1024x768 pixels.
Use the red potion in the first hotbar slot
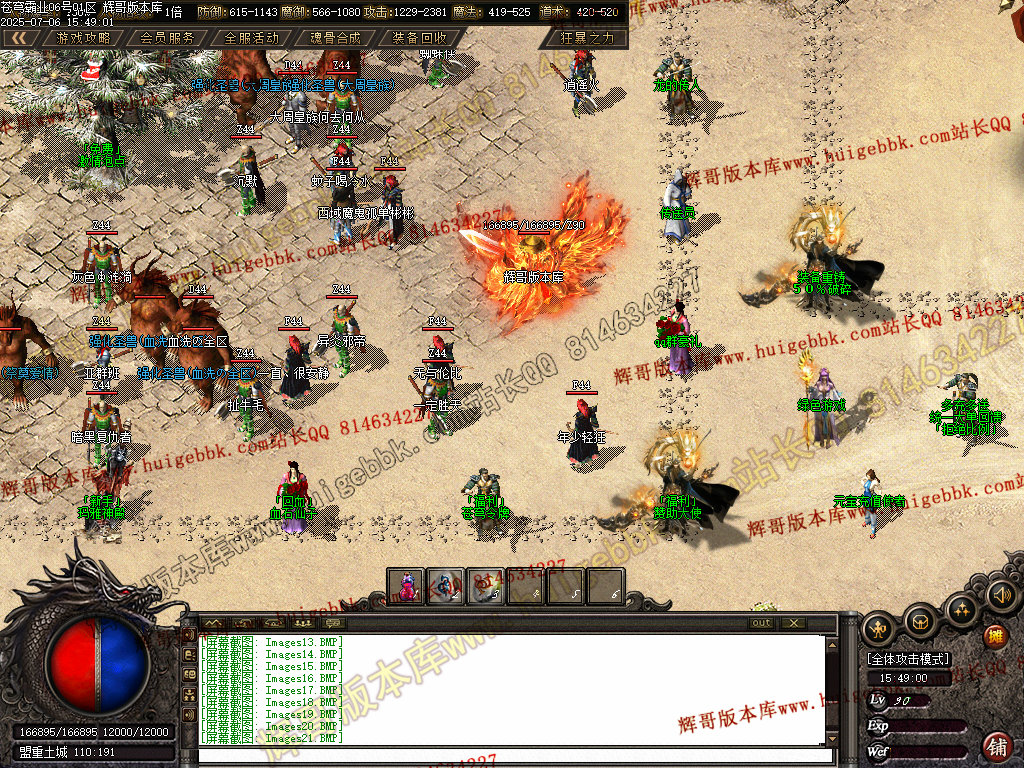click(406, 586)
